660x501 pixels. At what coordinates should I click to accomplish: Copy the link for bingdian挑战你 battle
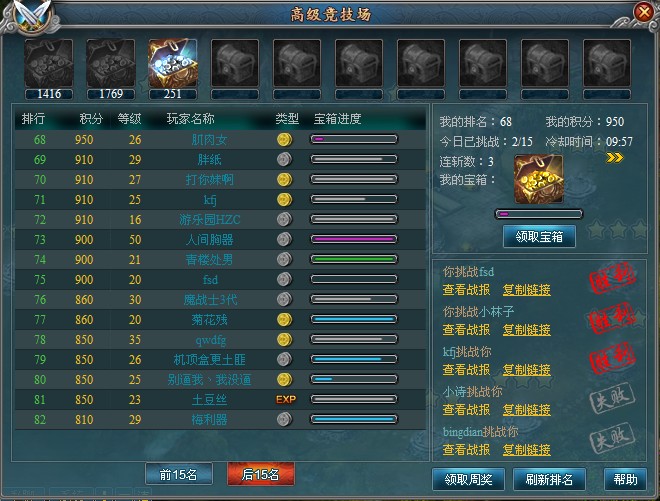pyautogui.click(x=526, y=450)
